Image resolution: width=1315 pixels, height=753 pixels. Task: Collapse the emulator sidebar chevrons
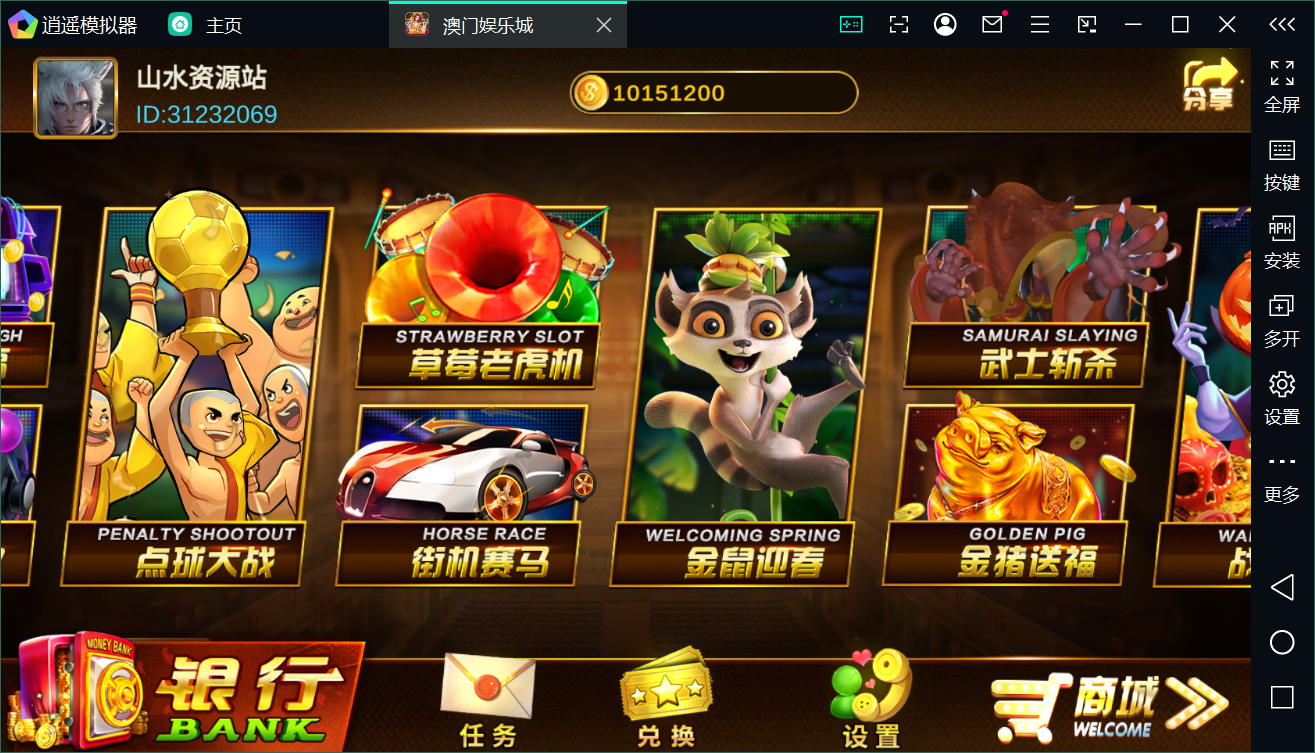1283,23
